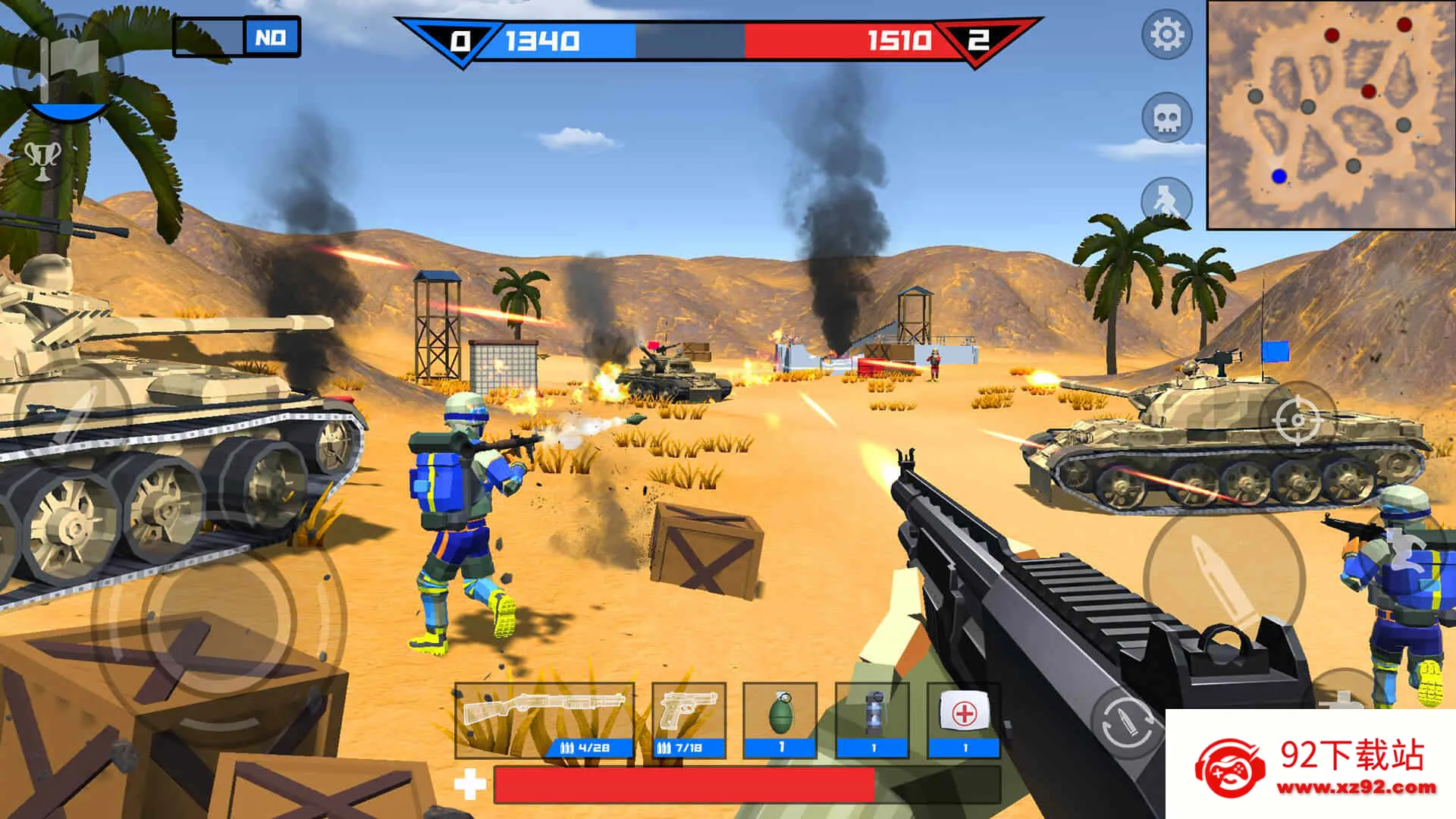Tap the running man sprint icon

[x=1166, y=201]
